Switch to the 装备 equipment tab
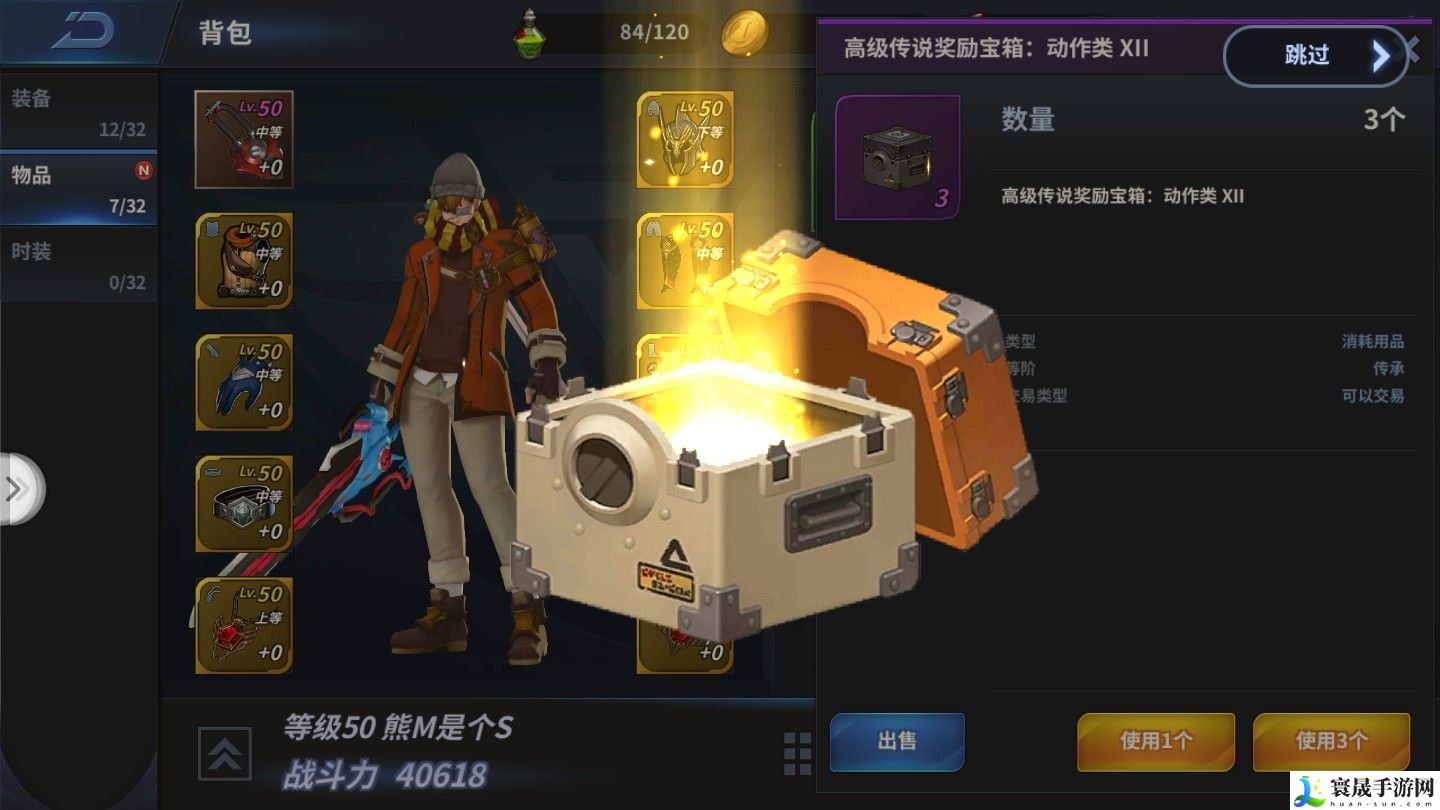The height and width of the screenshot is (810, 1440). coord(78,112)
